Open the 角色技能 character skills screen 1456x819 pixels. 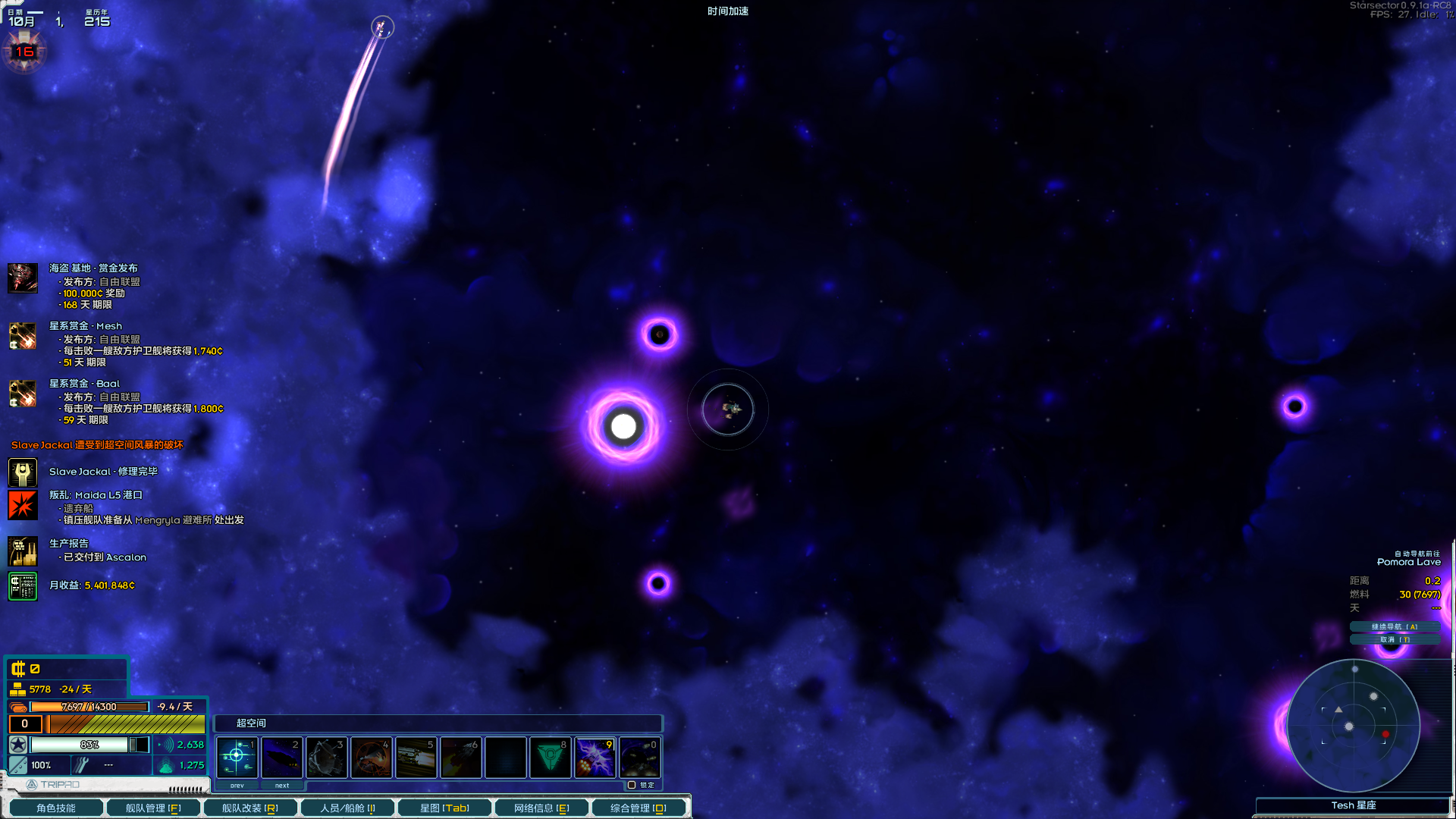[x=55, y=808]
